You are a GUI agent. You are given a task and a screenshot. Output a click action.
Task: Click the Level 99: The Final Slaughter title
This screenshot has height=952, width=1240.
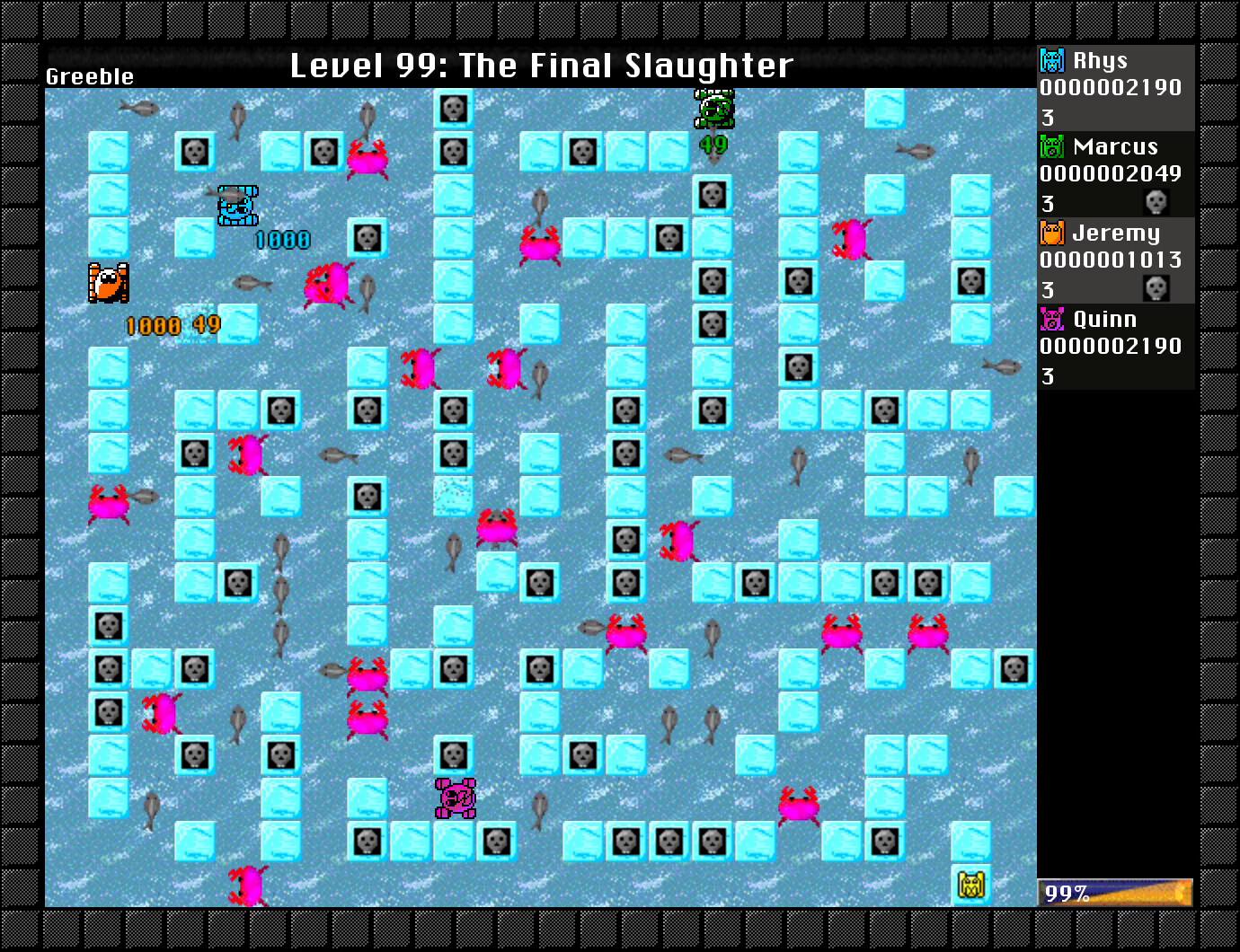[x=541, y=65]
